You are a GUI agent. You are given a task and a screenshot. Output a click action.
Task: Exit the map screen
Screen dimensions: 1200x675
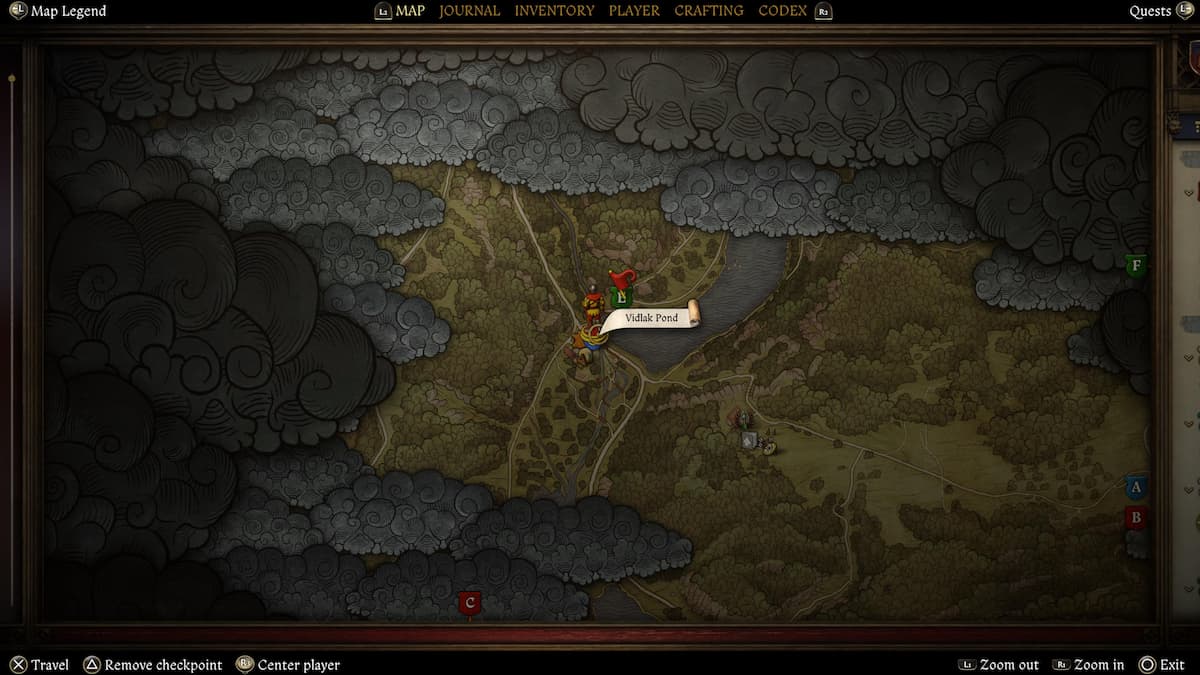click(x=1171, y=665)
